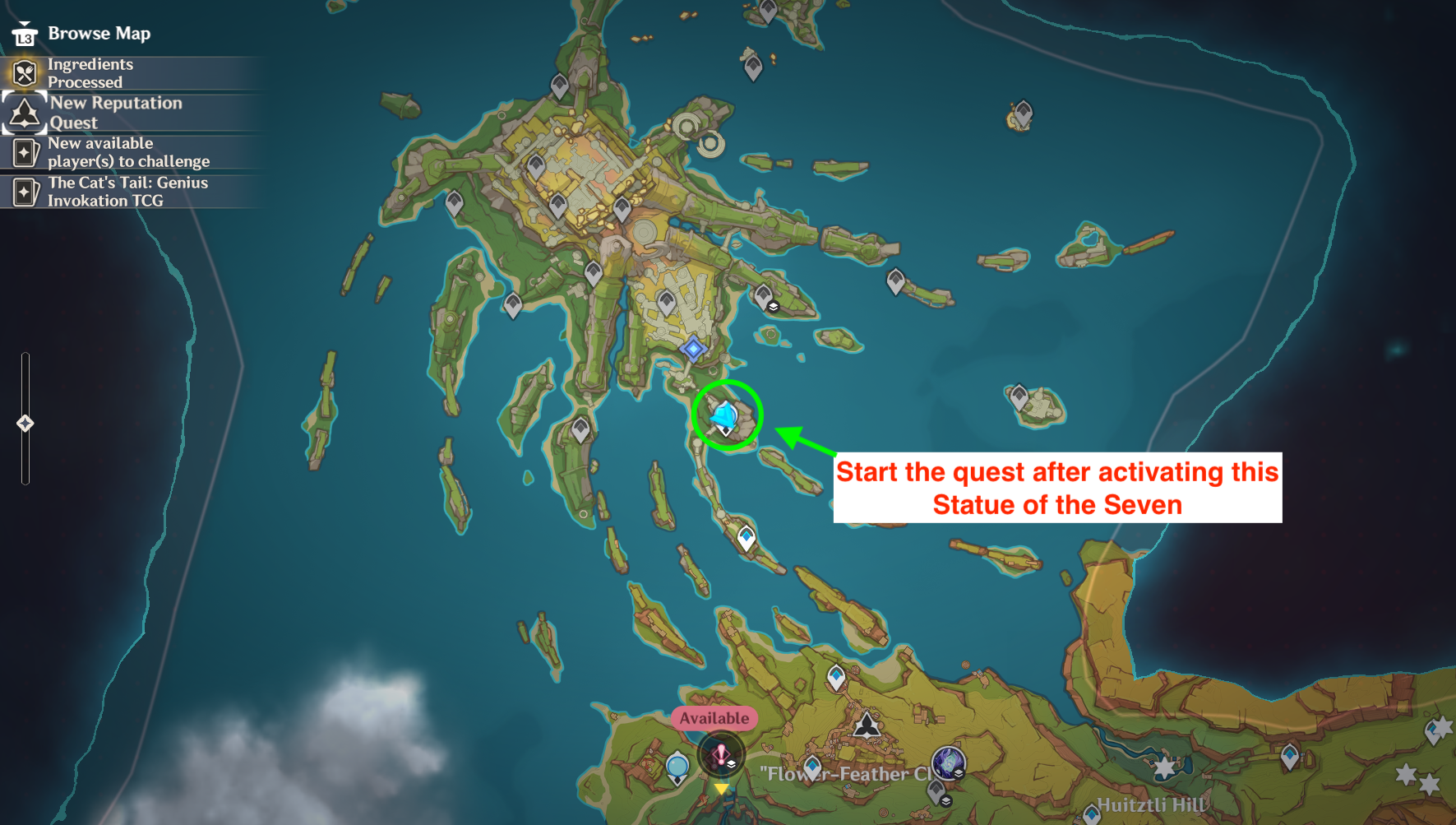Select the Statue of the Seven marker
Screen dimensions: 1456x825
[x=725, y=415]
